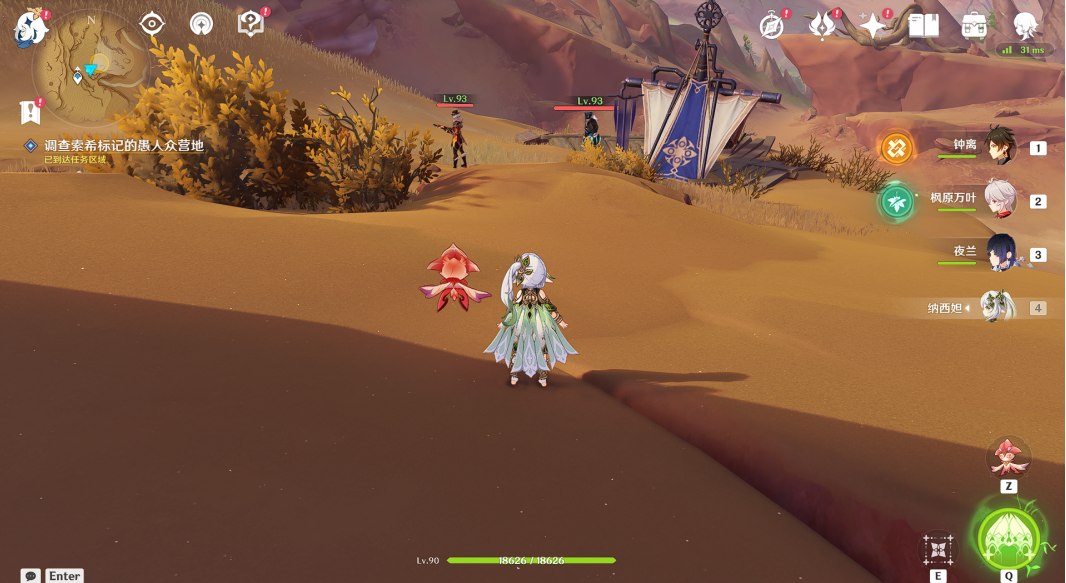Open the Paimon main menu
Screen dimensions: 1066x583
32,28
